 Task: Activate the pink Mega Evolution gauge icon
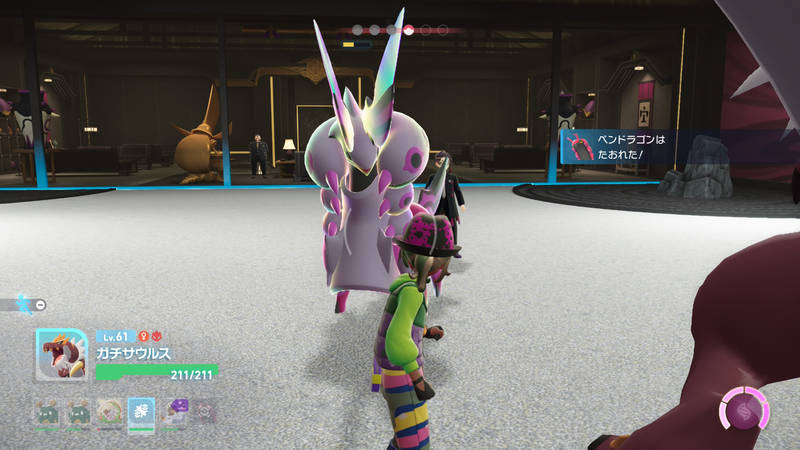(745, 410)
